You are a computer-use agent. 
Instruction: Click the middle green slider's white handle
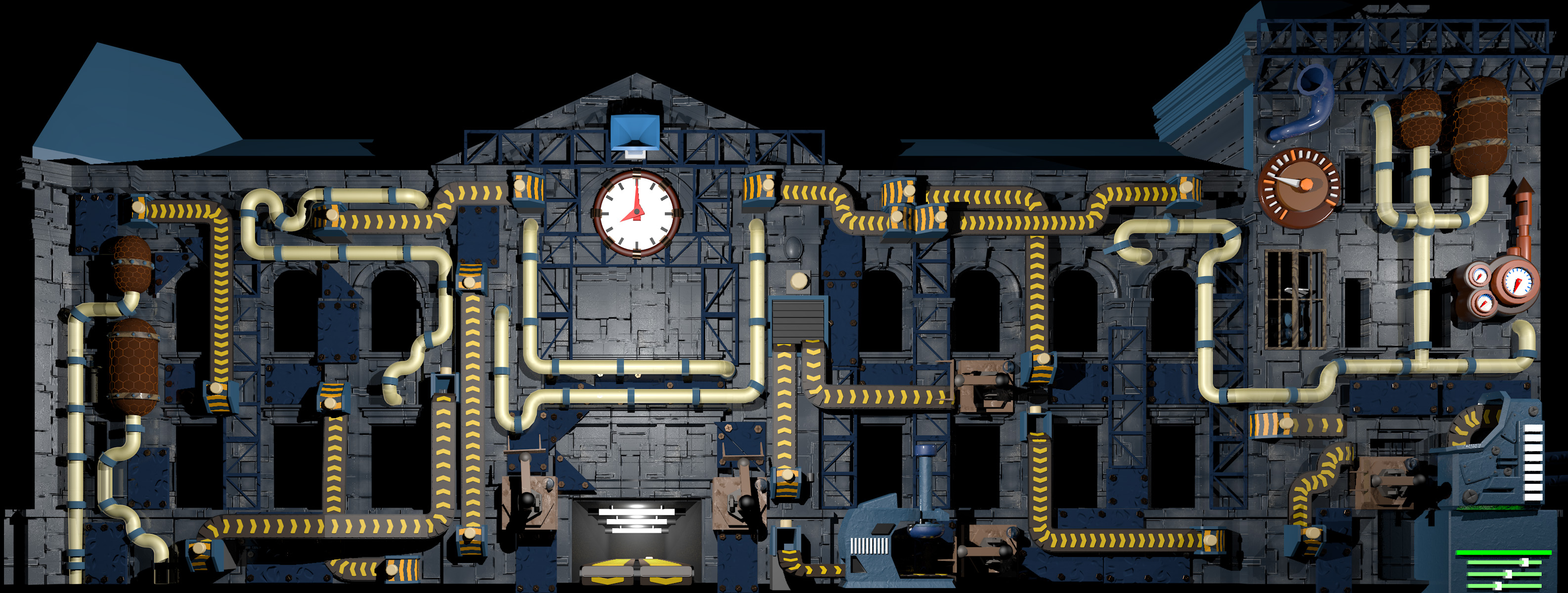pos(1509,574)
